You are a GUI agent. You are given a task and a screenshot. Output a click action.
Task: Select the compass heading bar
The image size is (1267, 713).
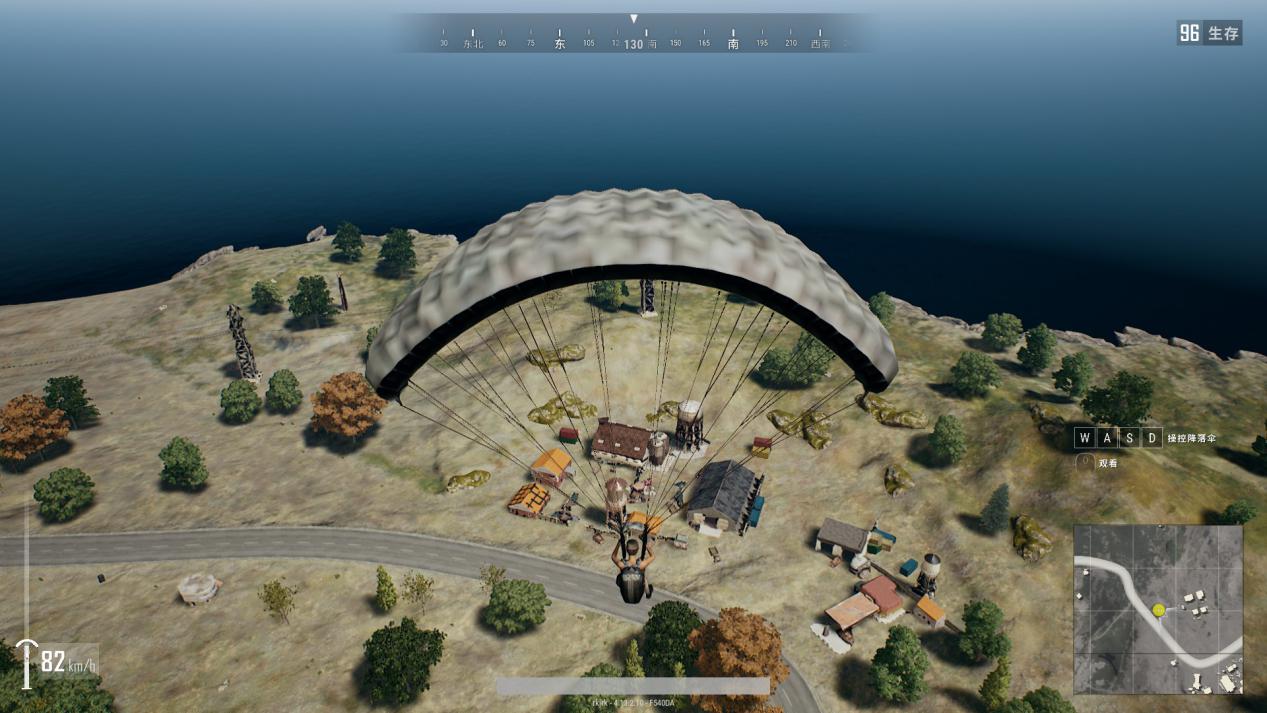634,38
